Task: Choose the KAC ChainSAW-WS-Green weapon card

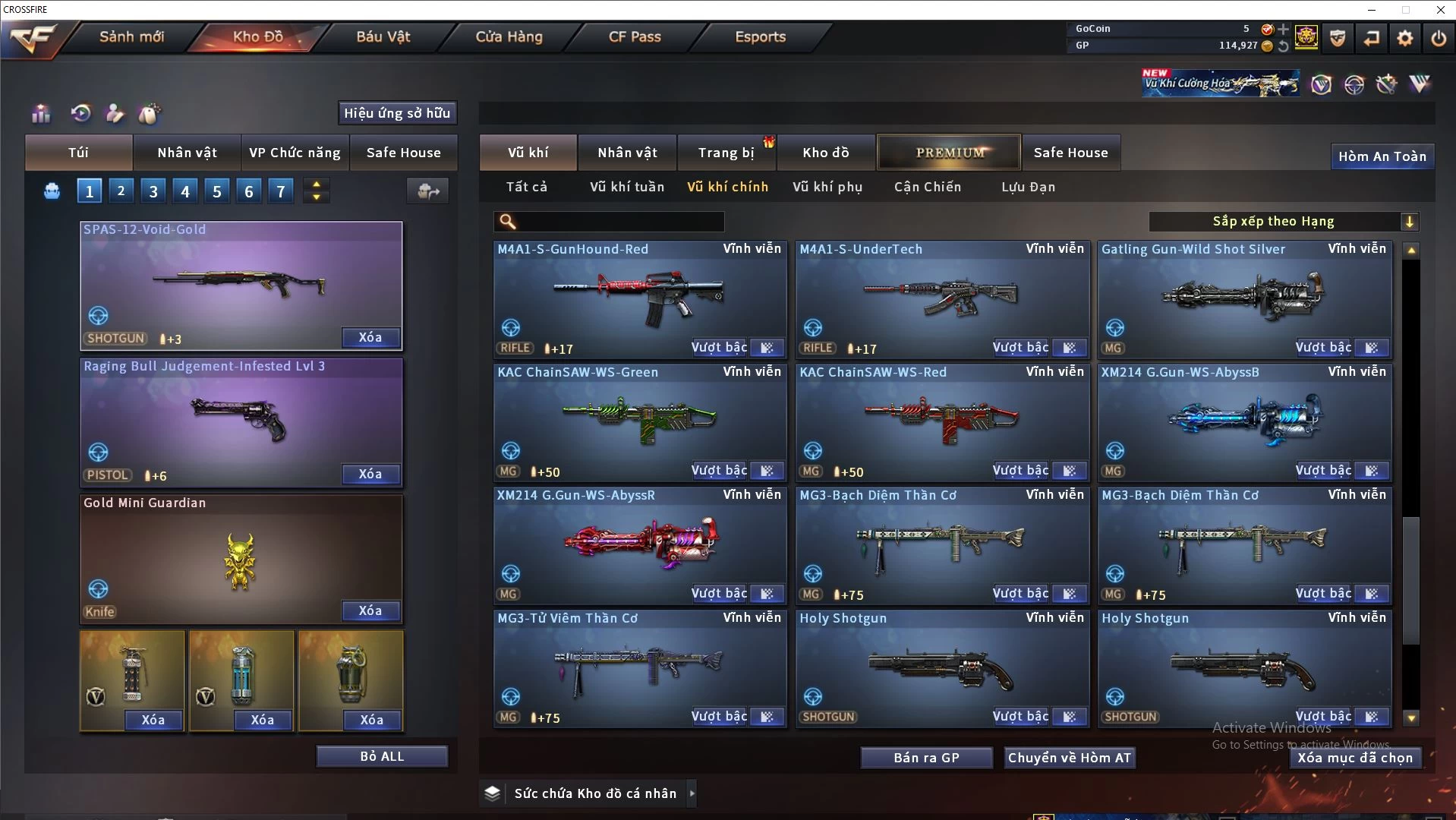Action: click(x=639, y=421)
